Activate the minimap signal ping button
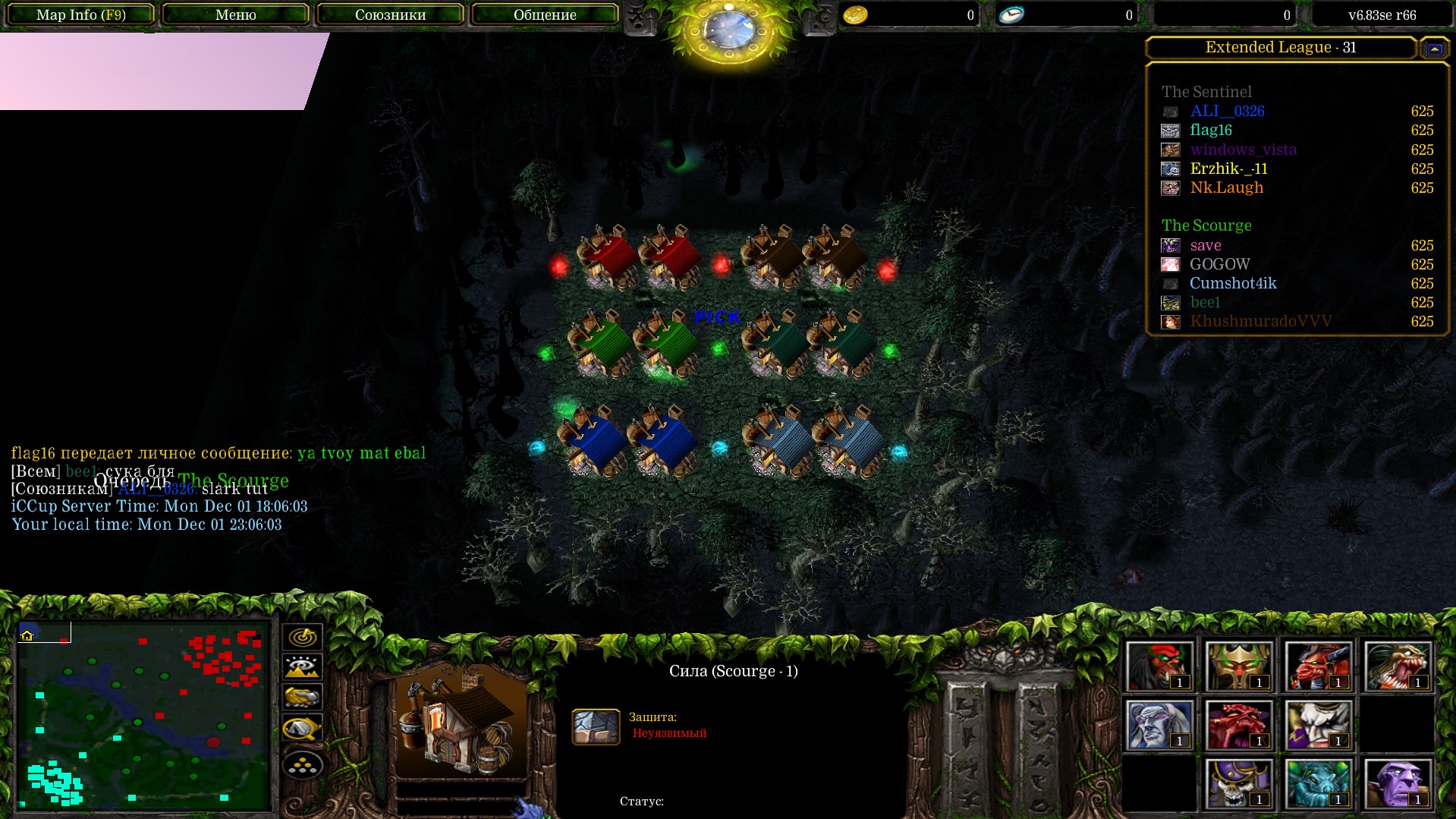1456x819 pixels. (x=302, y=637)
